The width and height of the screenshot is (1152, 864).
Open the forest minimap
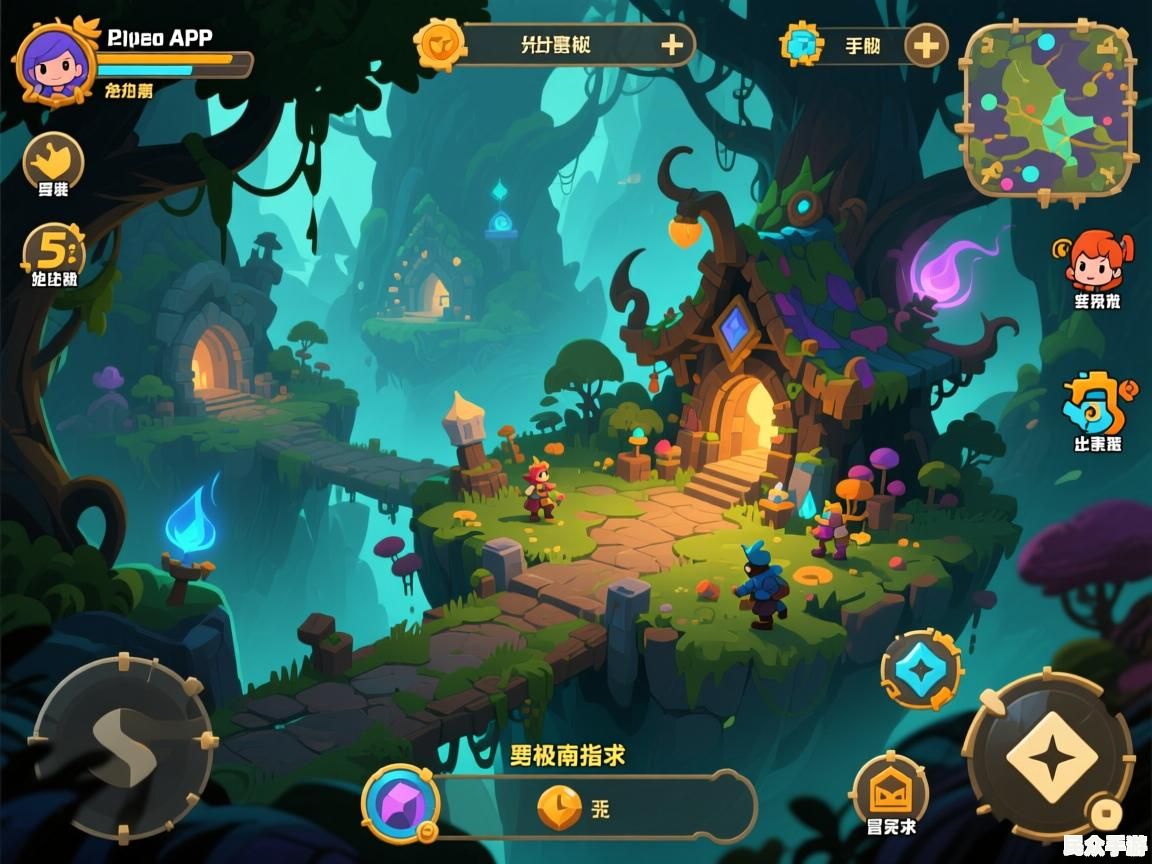click(x=1047, y=110)
